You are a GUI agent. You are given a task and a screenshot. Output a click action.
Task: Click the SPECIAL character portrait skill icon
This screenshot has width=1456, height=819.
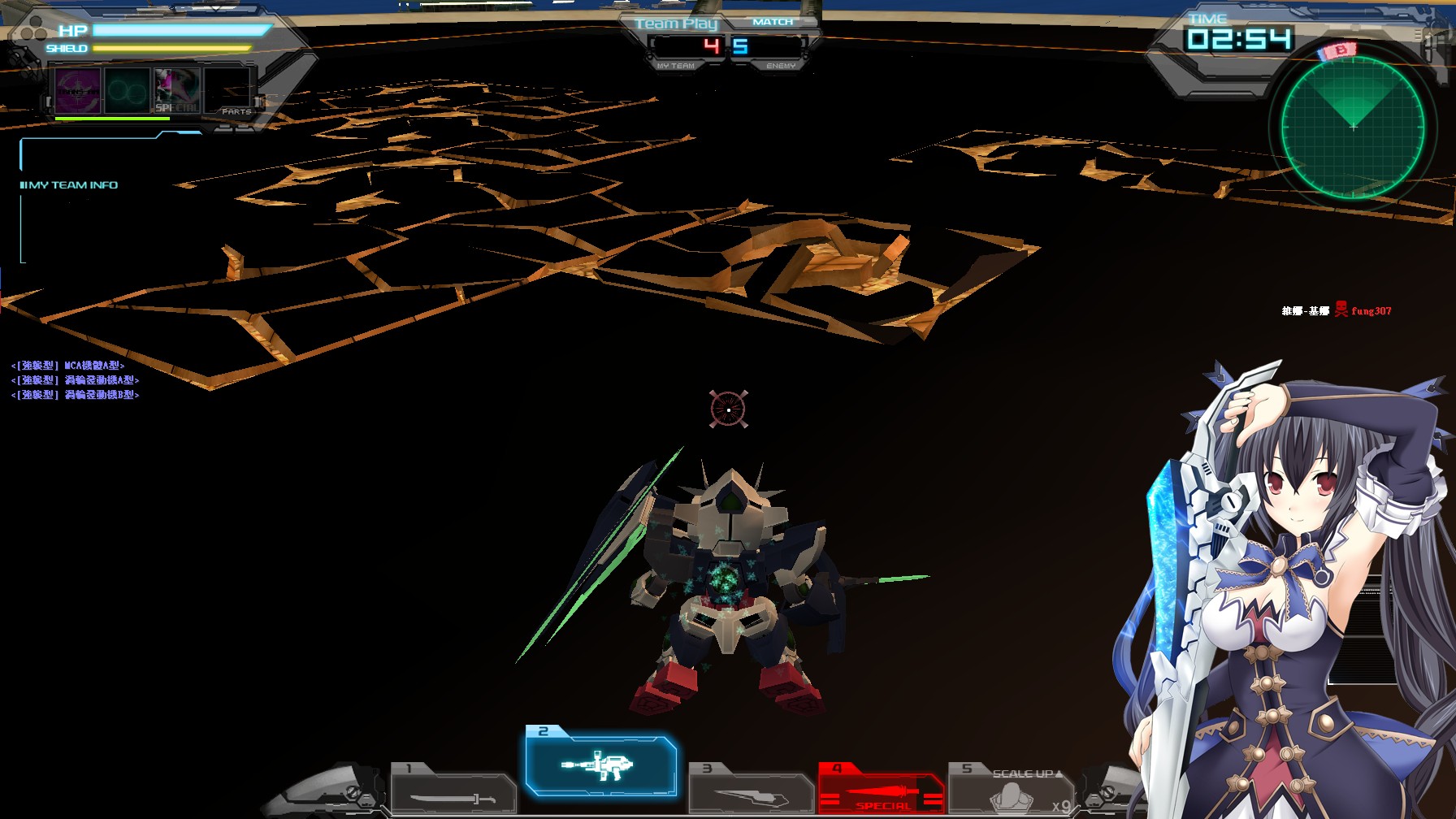click(x=177, y=91)
